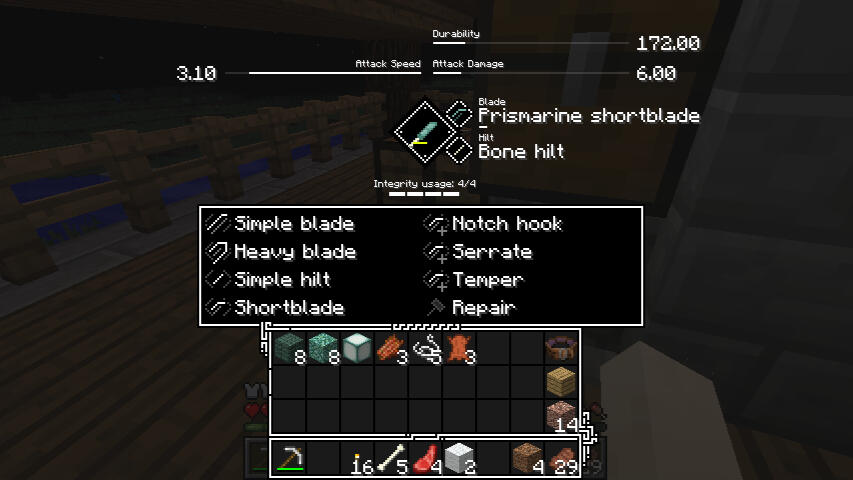Grab the leather hide stack

[x=460, y=348]
